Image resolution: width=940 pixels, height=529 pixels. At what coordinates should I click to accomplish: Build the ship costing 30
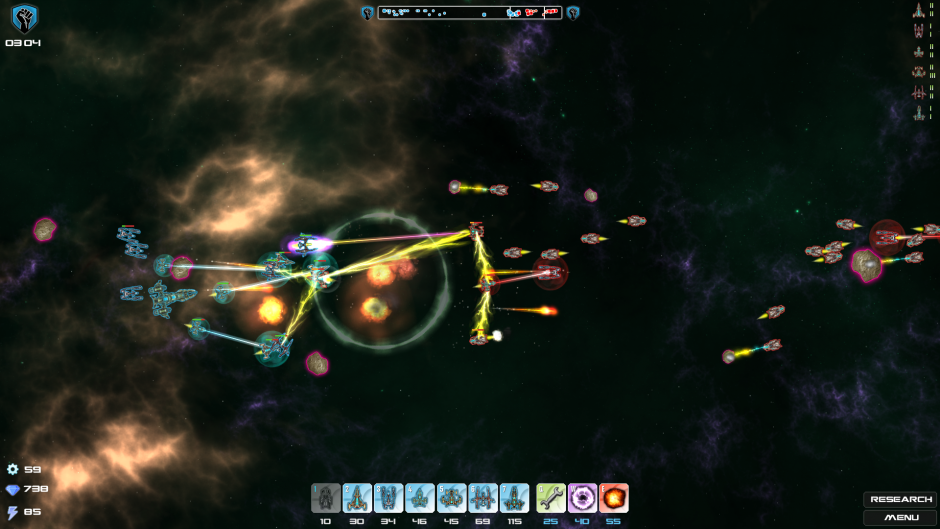(357, 498)
